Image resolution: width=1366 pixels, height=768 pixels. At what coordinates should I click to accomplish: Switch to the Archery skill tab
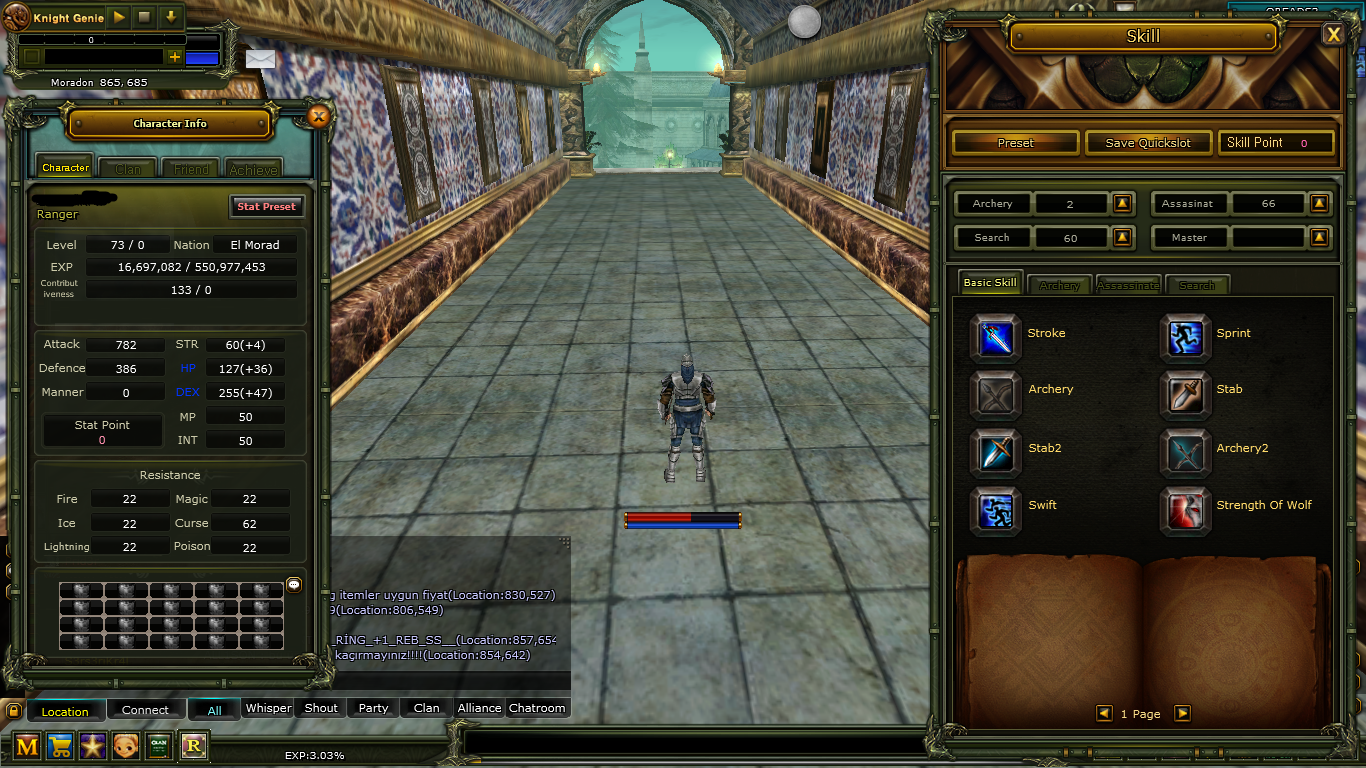(1059, 284)
